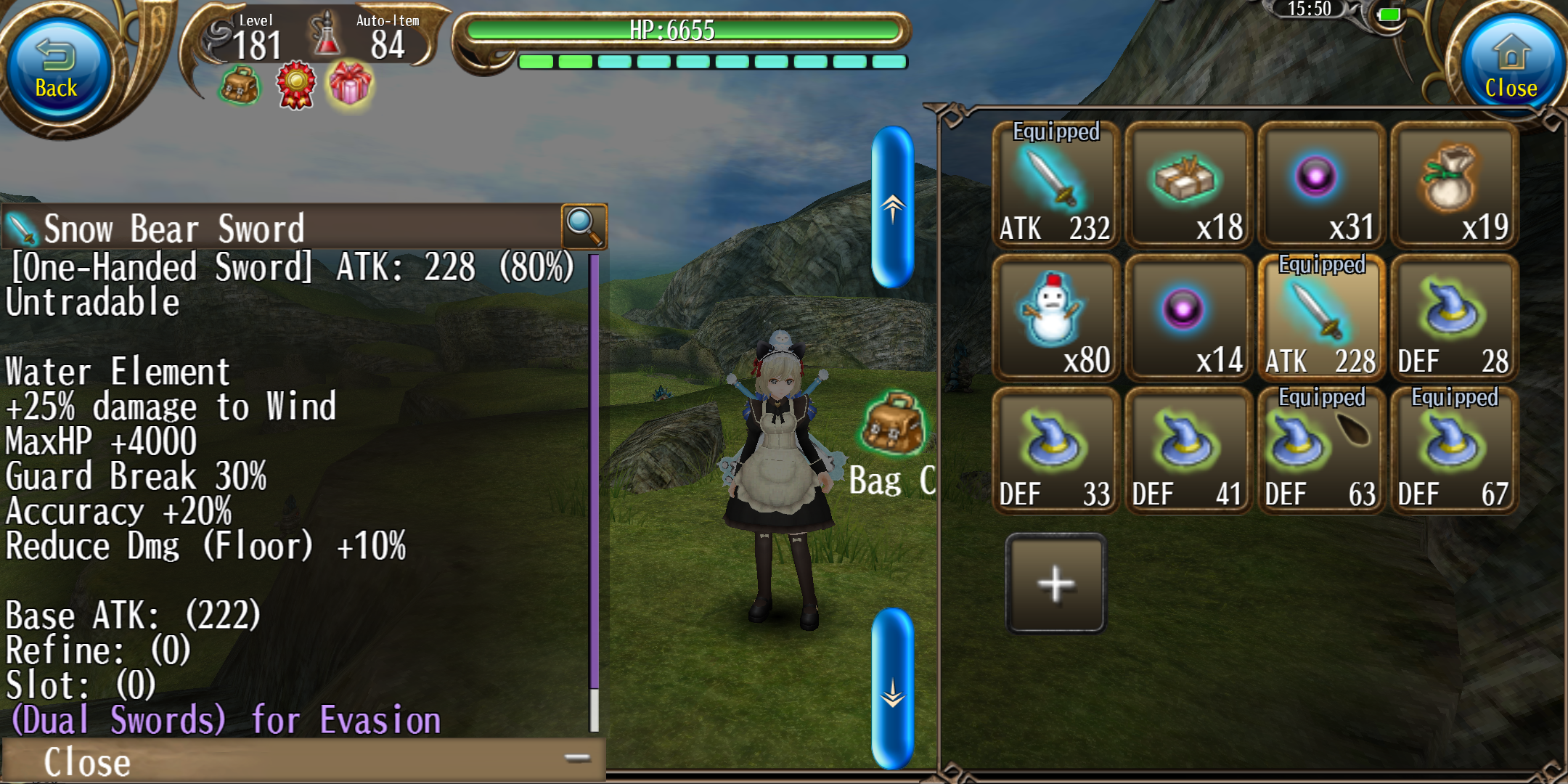Screen dimensions: 1568x784
Task: Add a bag slot with the plus button
Action: tap(1056, 584)
